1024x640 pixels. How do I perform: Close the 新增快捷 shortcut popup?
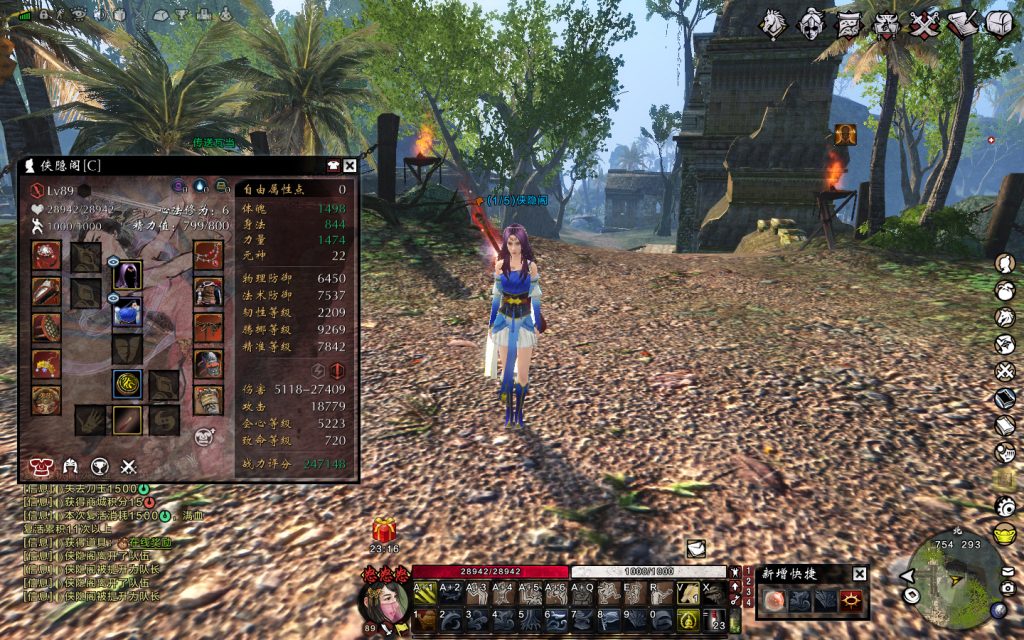[x=859, y=574]
